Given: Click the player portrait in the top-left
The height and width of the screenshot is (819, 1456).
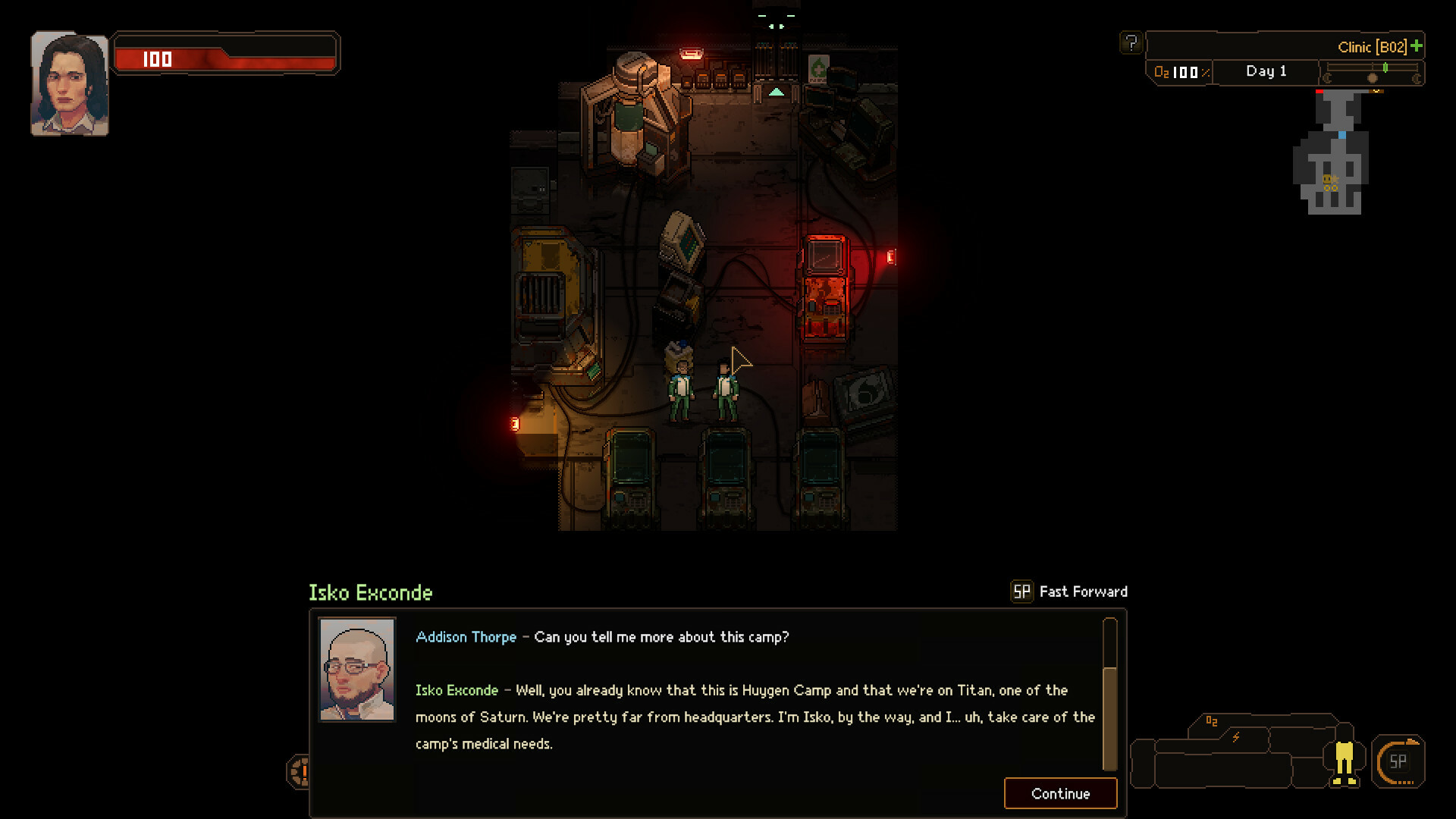Looking at the screenshot, I should (x=68, y=81).
